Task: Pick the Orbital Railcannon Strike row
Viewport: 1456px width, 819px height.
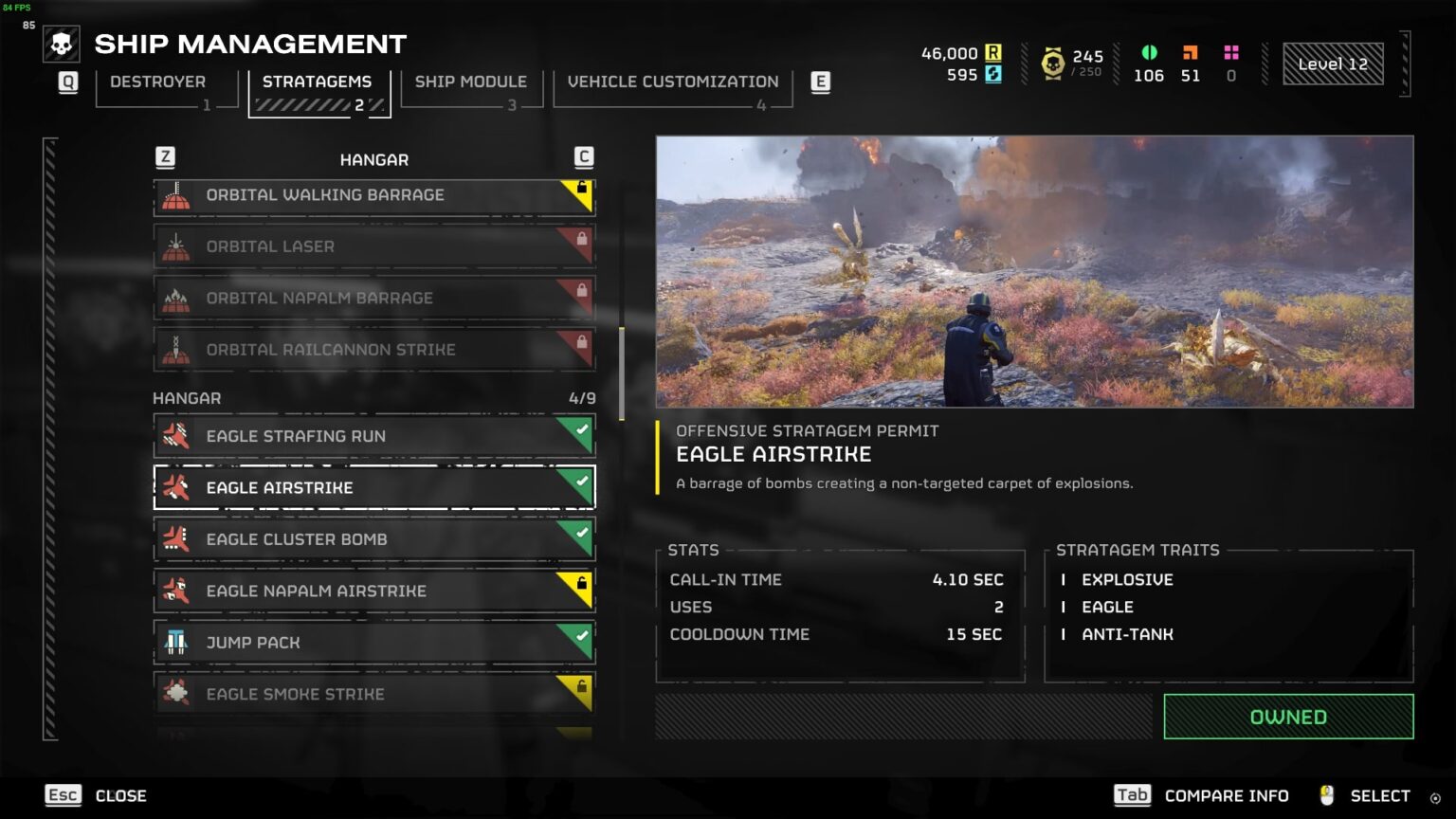Action: coord(373,350)
